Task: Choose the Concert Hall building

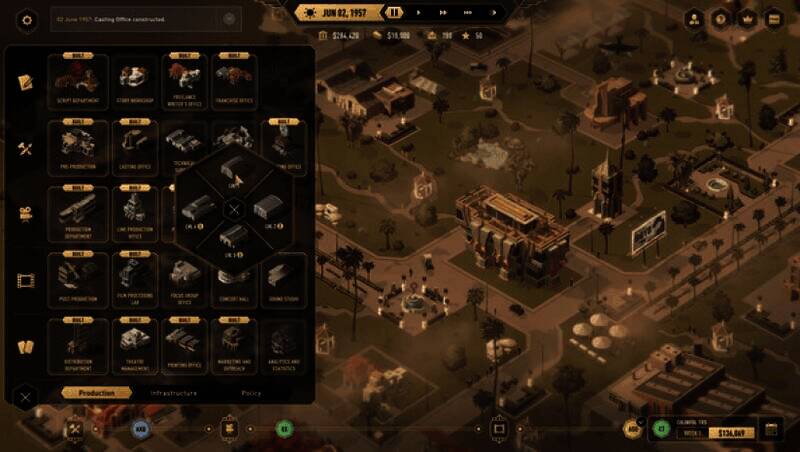Action: [x=233, y=278]
